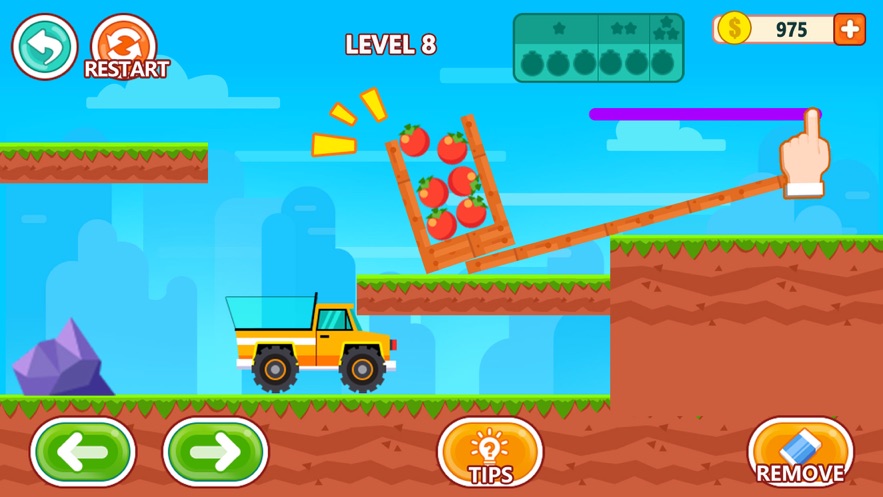Viewport: 883px width, 497px height.
Task: Open the Tips hint button
Action: point(490,452)
